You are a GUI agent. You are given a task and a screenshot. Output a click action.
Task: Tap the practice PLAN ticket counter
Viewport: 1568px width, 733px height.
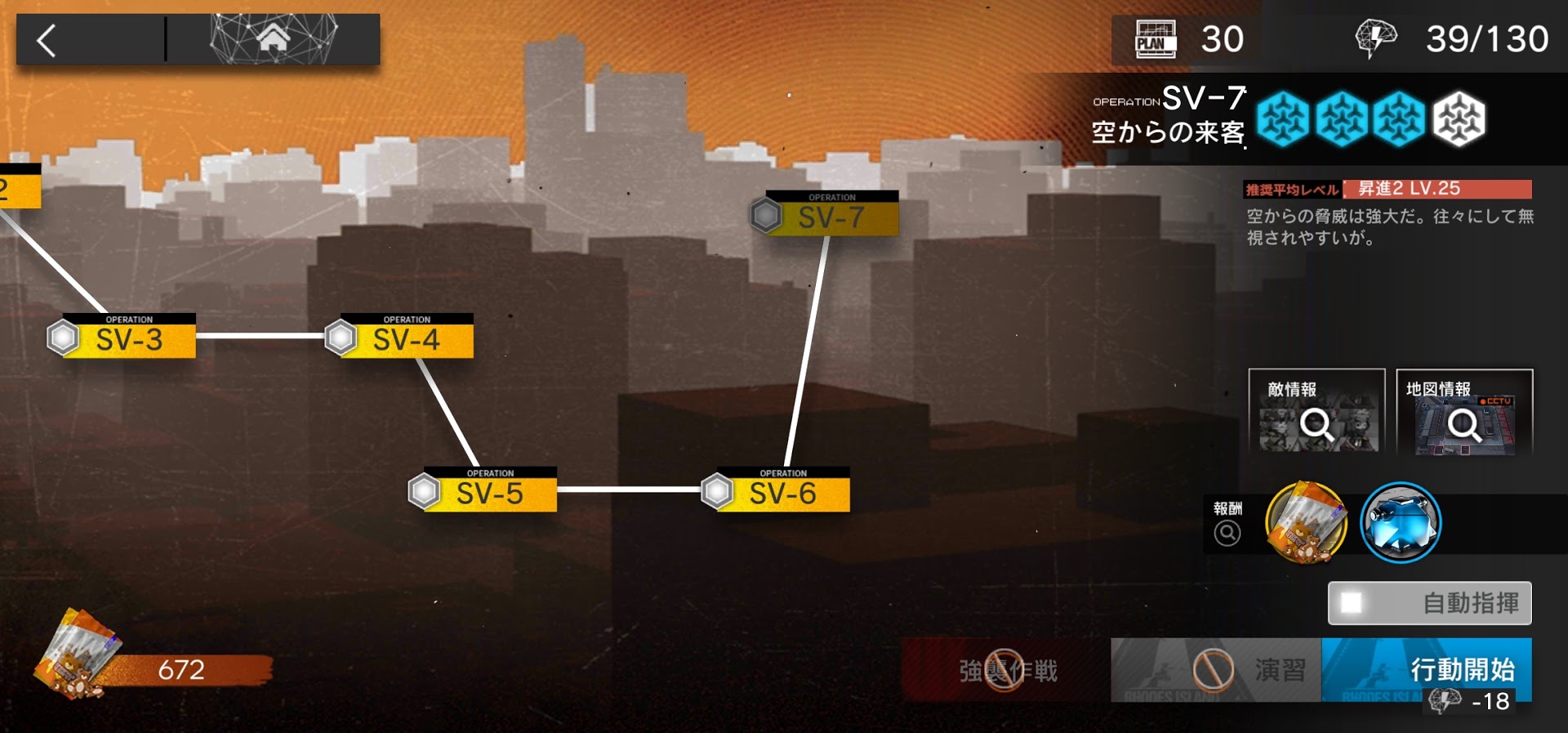click(1188, 38)
